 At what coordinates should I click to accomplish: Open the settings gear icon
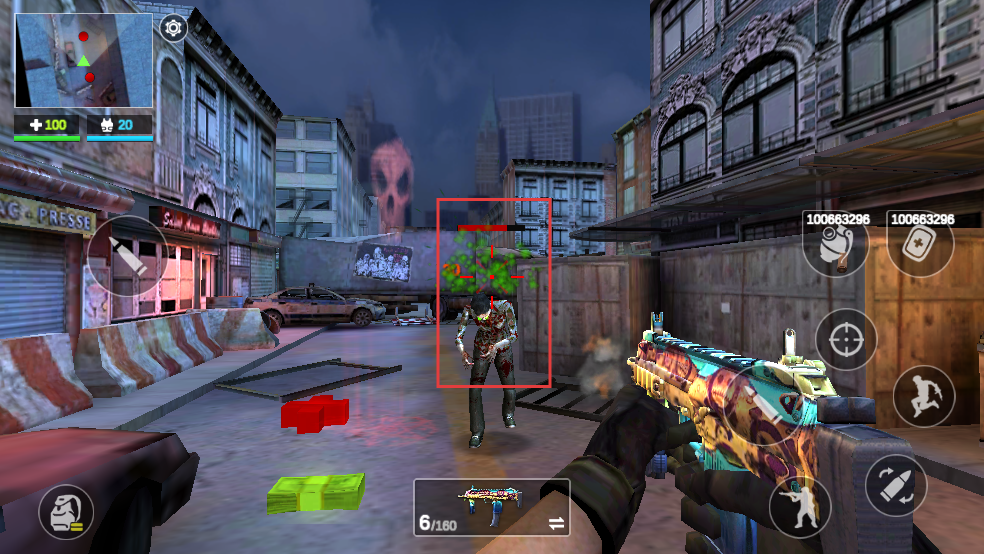pyautogui.click(x=174, y=28)
